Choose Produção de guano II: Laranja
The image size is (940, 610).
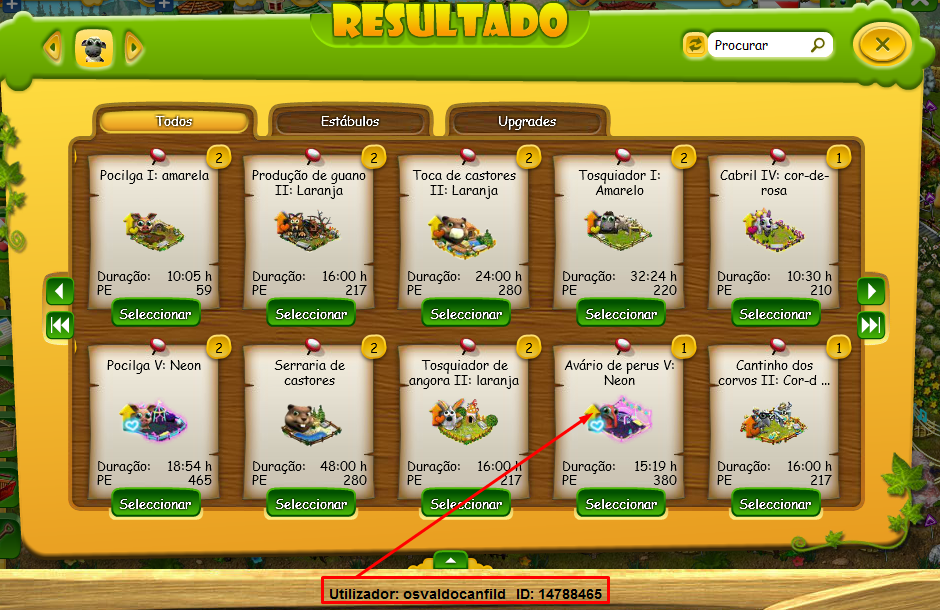[x=310, y=314]
